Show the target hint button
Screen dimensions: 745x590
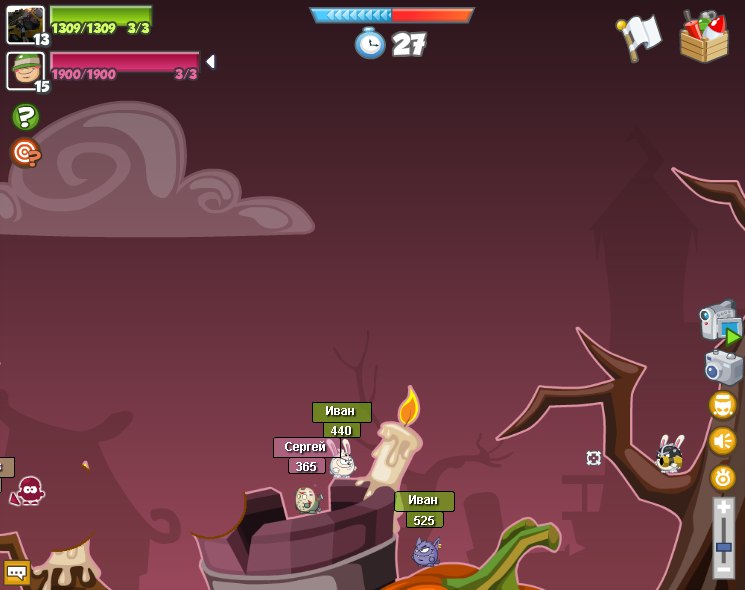[25, 152]
